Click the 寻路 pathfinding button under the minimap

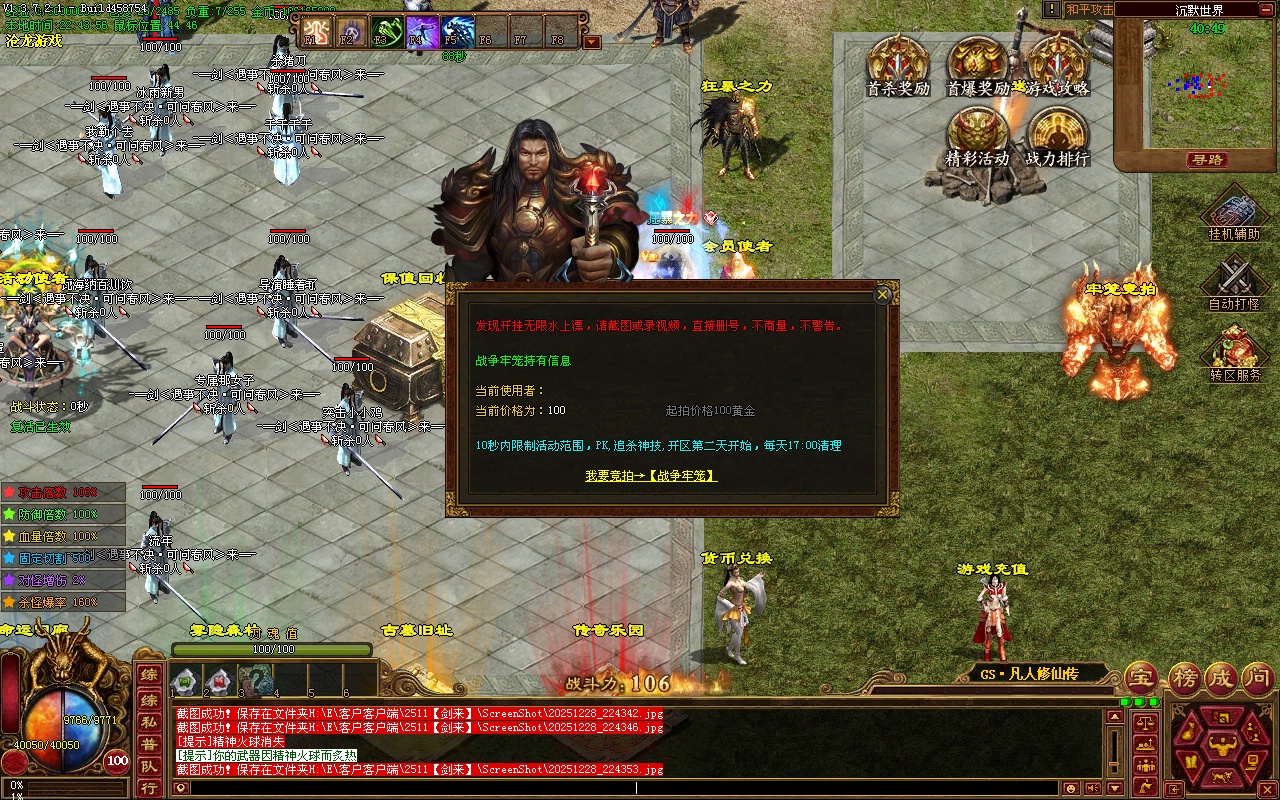coord(1207,160)
